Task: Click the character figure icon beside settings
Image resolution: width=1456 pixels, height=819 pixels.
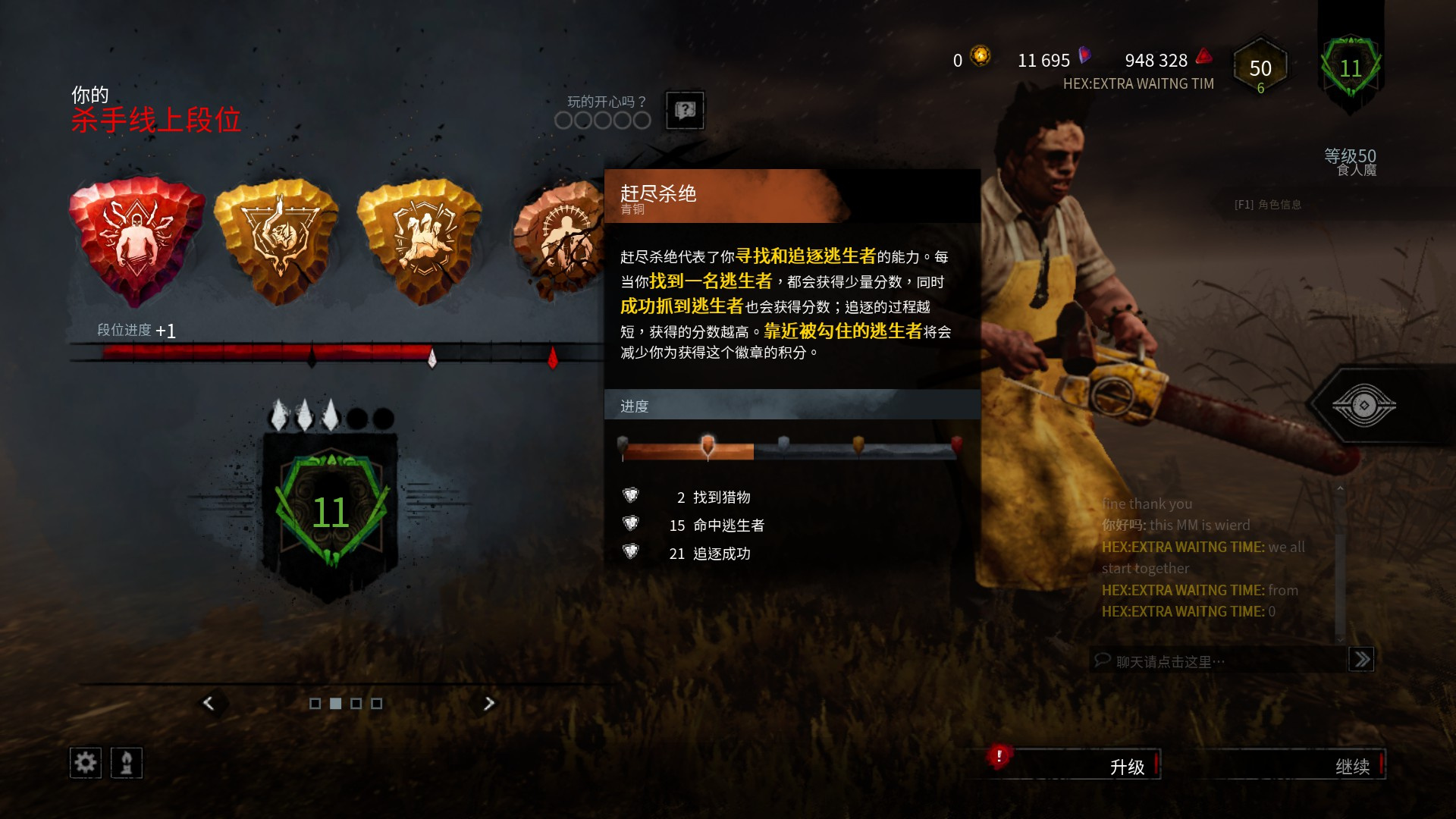Action: pyautogui.click(x=127, y=763)
